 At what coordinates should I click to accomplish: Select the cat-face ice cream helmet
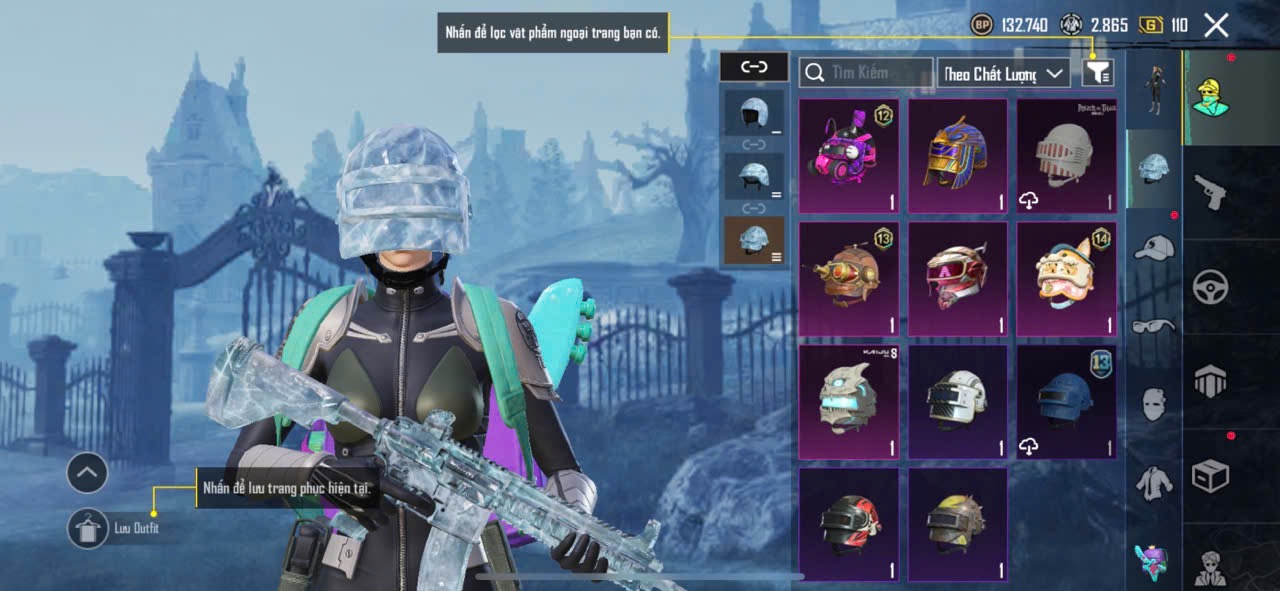pos(1066,278)
